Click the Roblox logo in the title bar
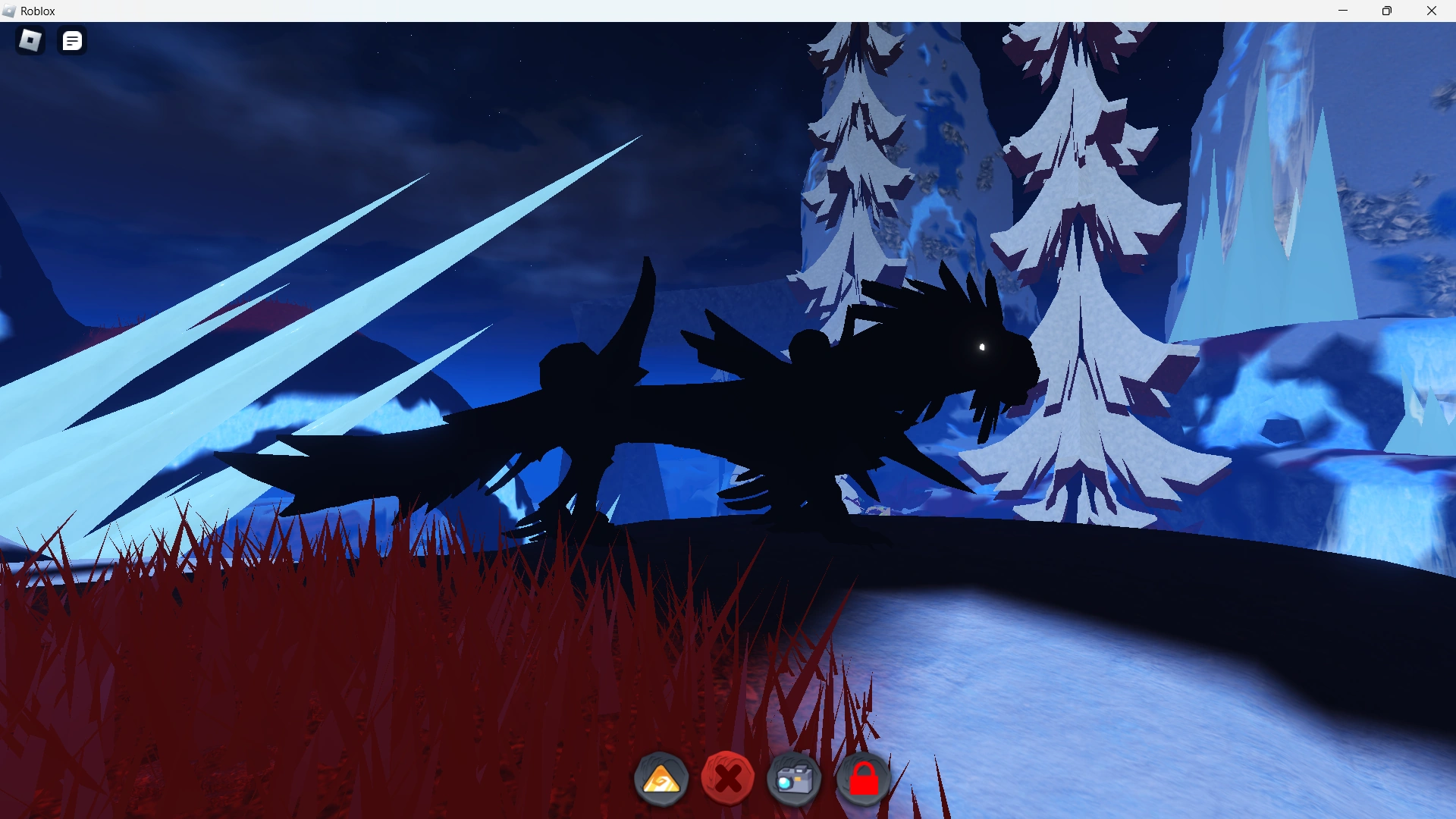1456x819 pixels. tap(8, 11)
